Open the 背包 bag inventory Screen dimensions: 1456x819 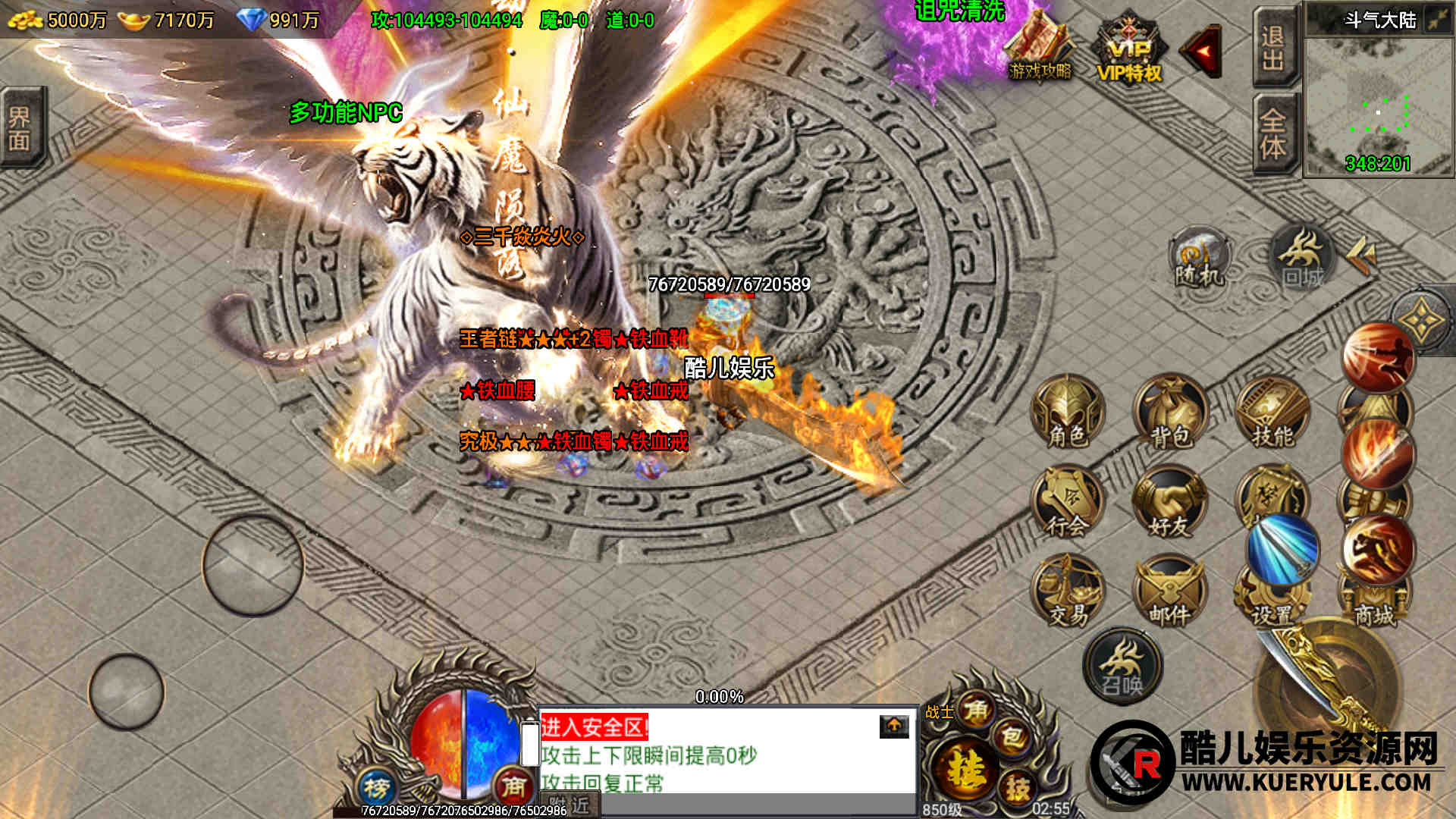[x=1169, y=413]
